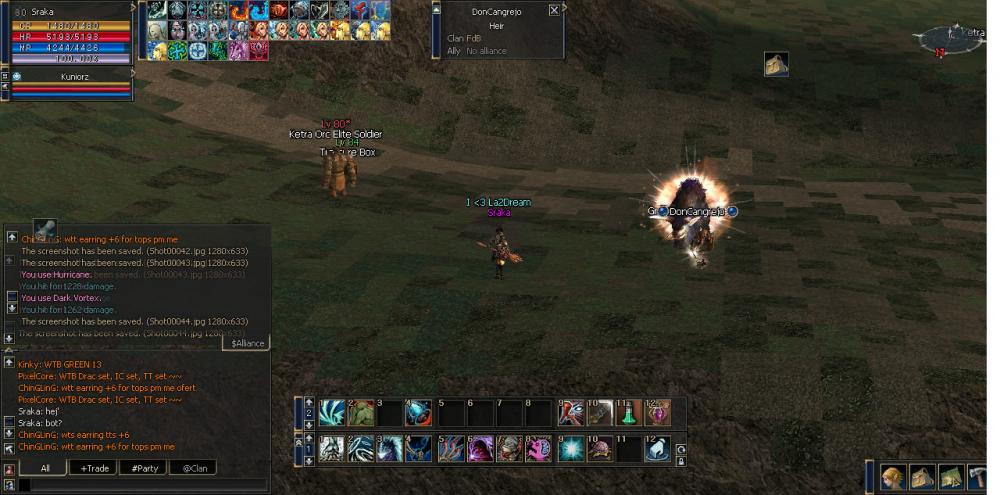The image size is (1000, 495).
Task: Cast the glowing cyan burst skill
Action: 570,449
